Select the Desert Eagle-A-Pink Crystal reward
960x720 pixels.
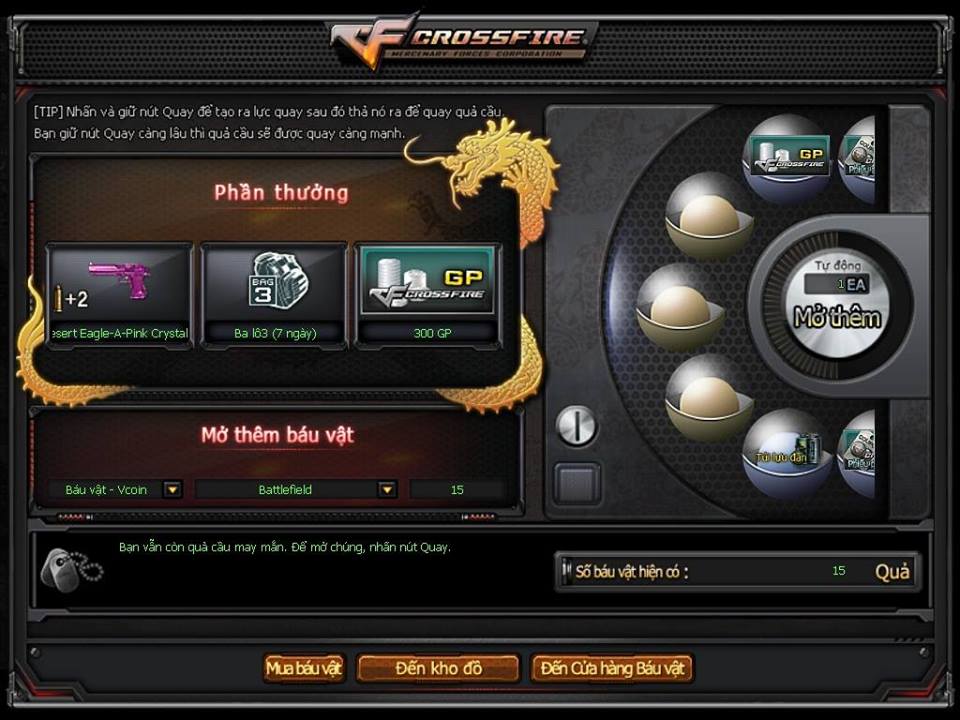tap(120, 296)
